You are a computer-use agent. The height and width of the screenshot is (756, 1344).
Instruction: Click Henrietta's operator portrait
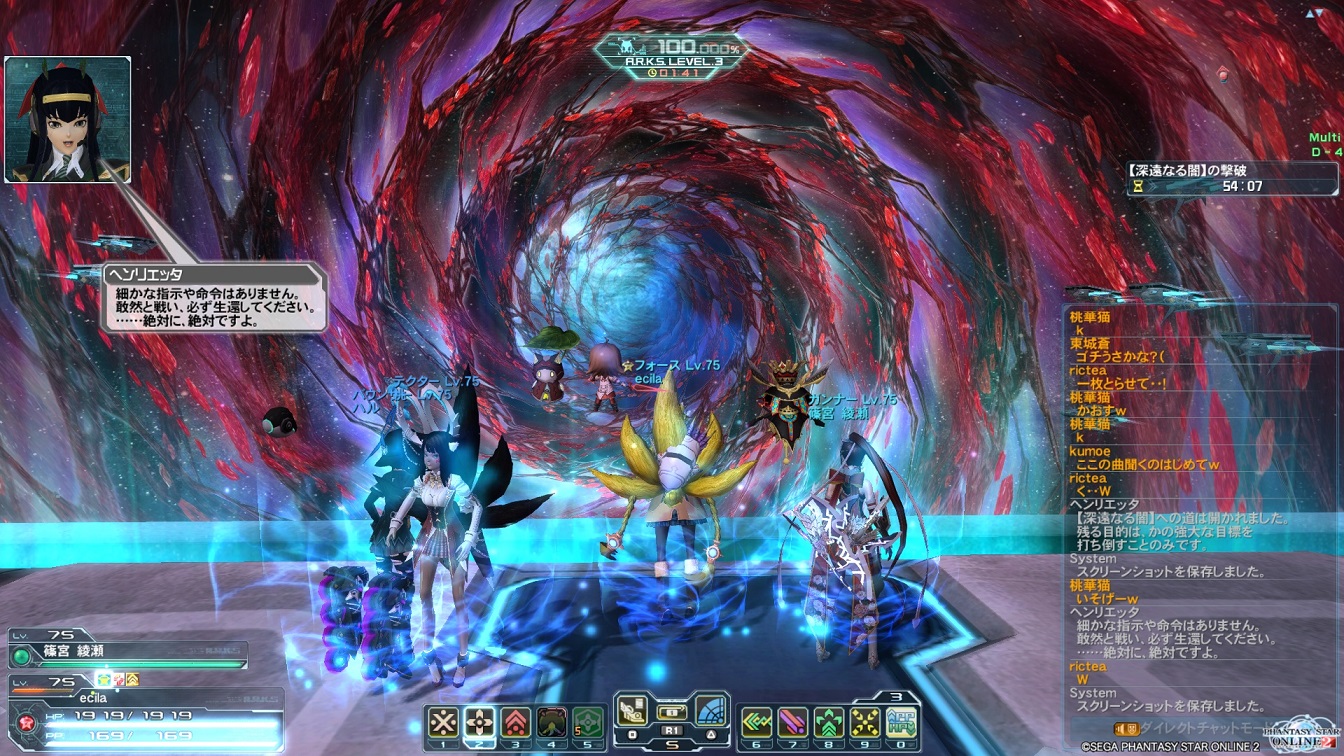pos(68,119)
